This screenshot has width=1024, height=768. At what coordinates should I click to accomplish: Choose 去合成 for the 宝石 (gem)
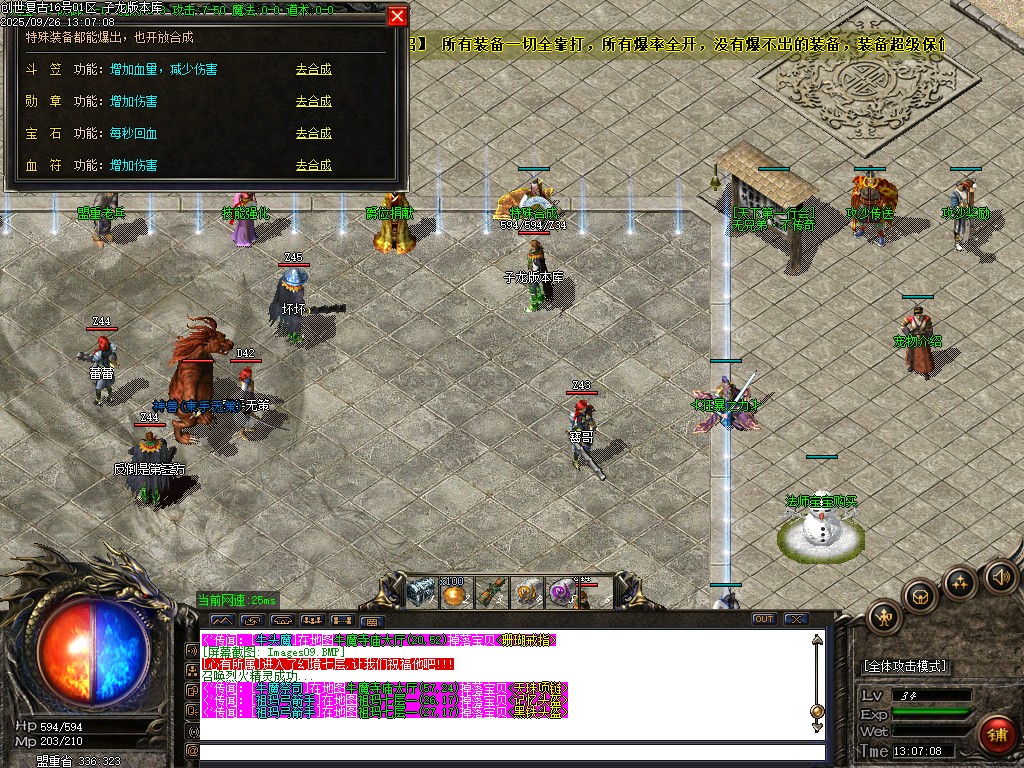click(x=313, y=134)
